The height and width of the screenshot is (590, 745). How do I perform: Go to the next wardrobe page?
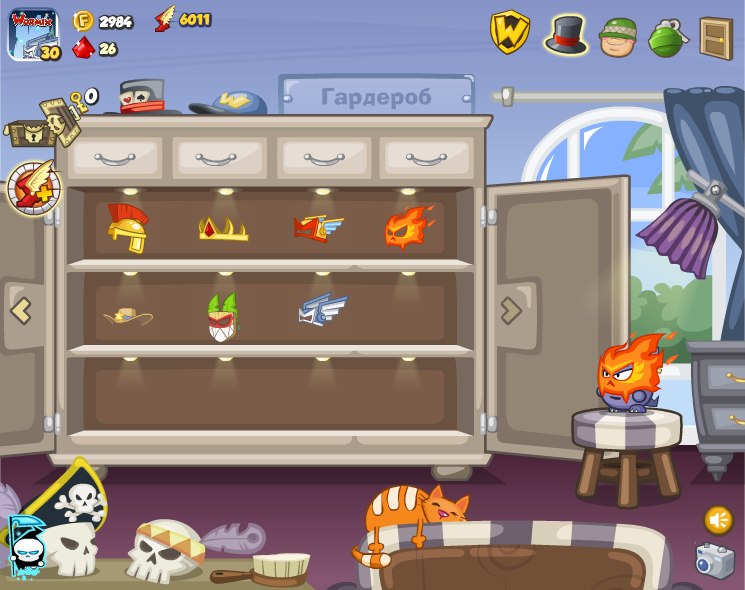coord(511,310)
